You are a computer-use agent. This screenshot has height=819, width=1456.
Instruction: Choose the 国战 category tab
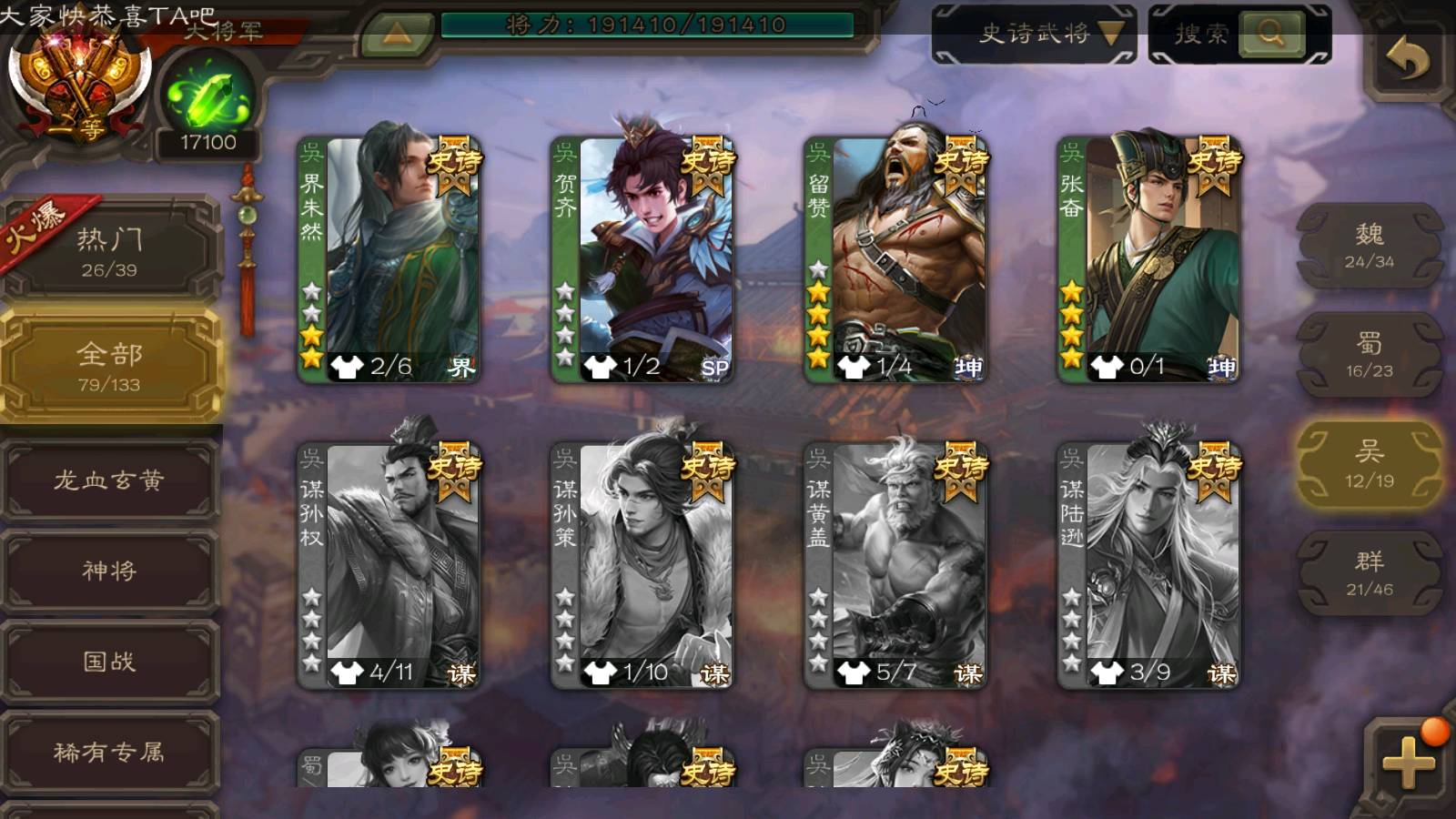tap(109, 662)
